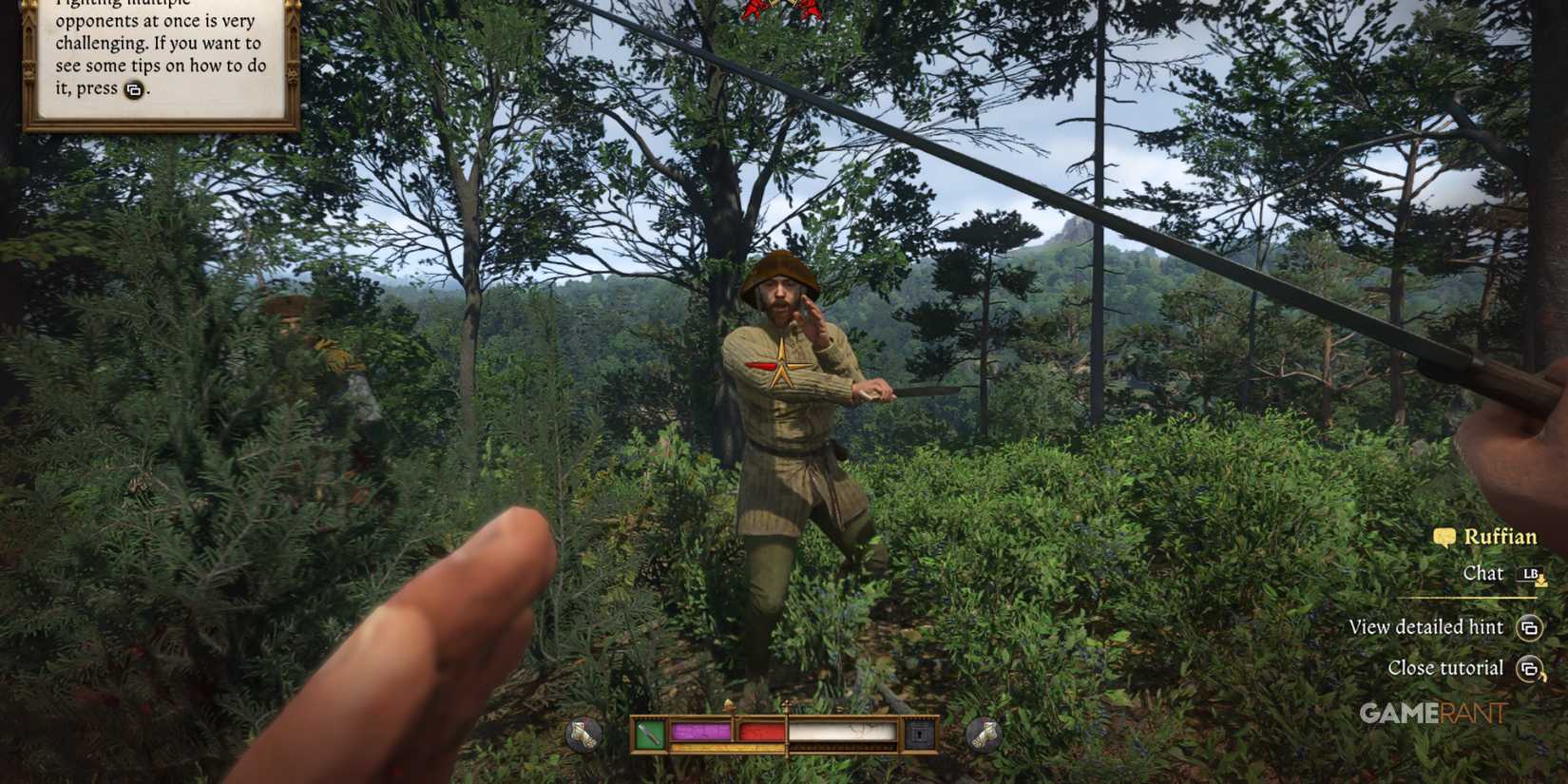View detailed hint about fighting multiple opponents
The image size is (1568, 784).
pyautogui.click(x=1425, y=627)
